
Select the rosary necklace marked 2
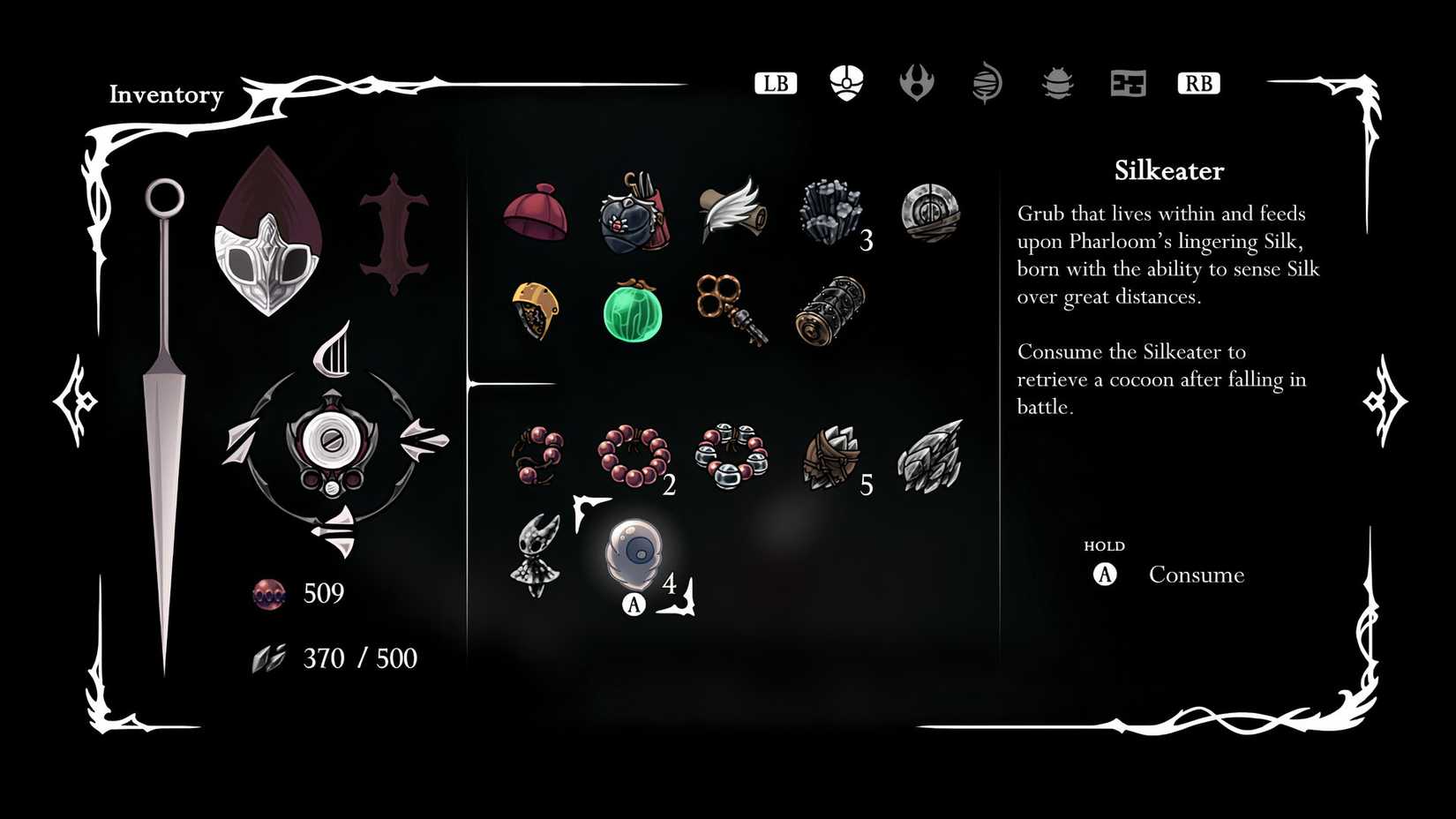pyautogui.click(x=634, y=457)
